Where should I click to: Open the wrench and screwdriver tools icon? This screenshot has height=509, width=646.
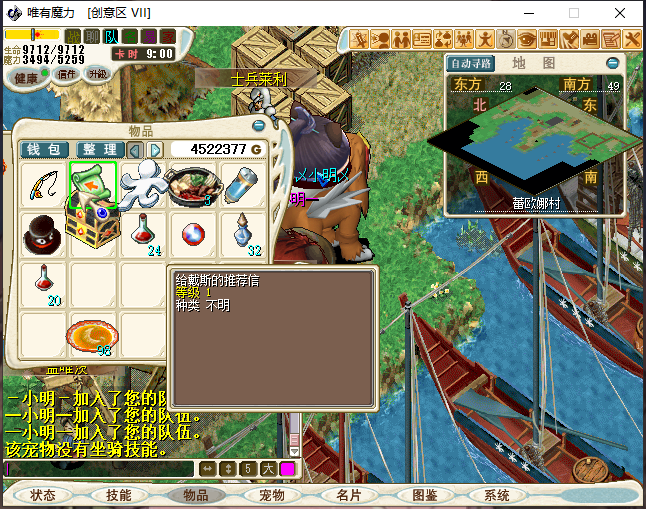coord(632,39)
